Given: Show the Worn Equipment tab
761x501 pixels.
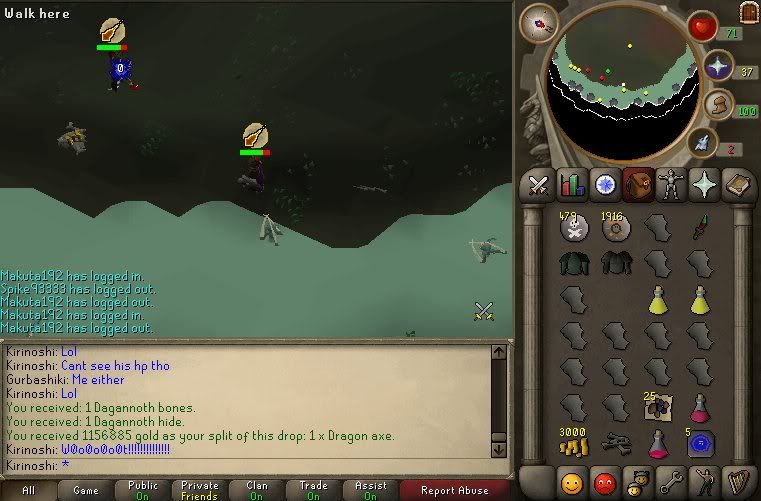Looking at the screenshot, I should click(669, 185).
